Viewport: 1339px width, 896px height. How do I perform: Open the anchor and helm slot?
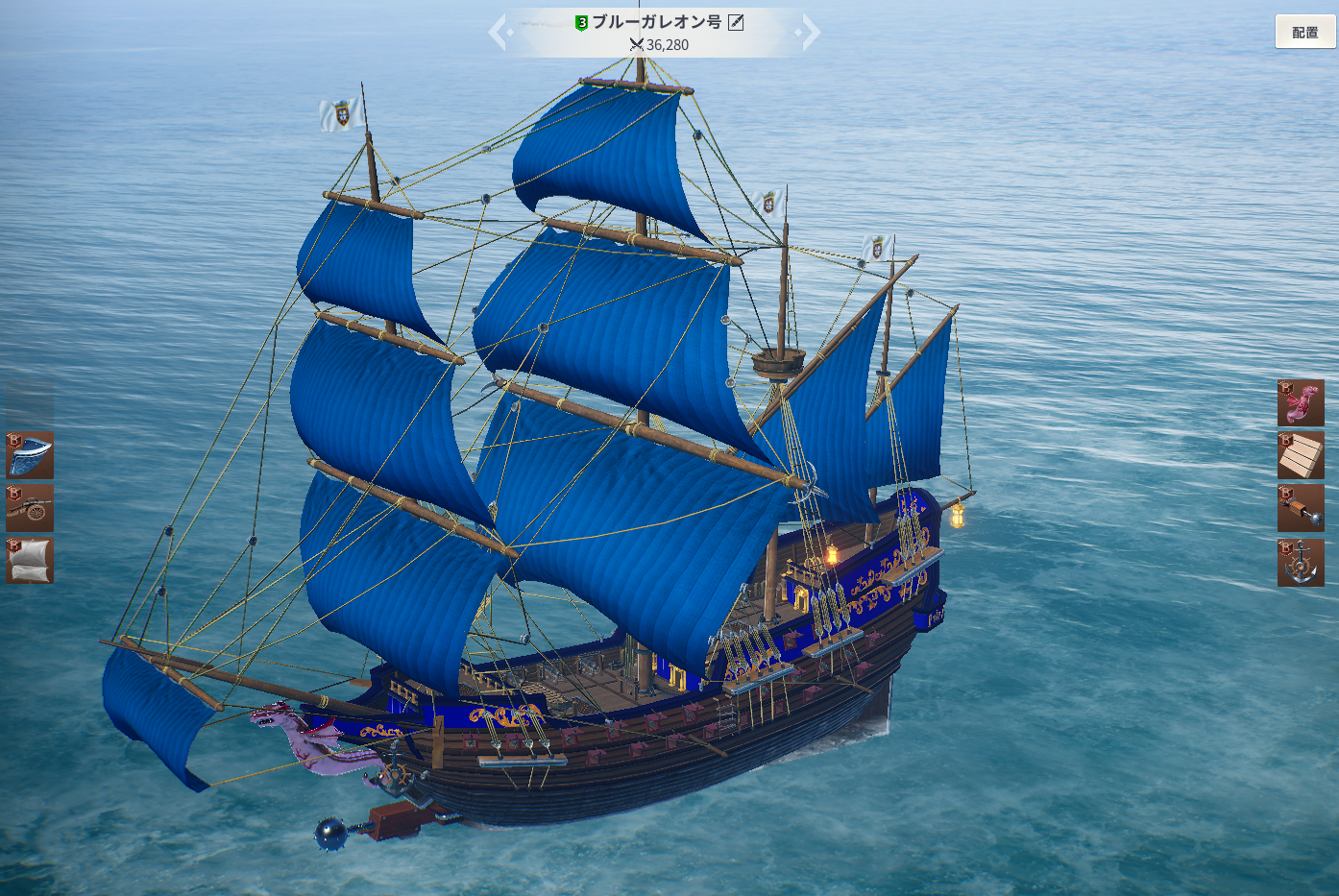pyautogui.click(x=1301, y=563)
